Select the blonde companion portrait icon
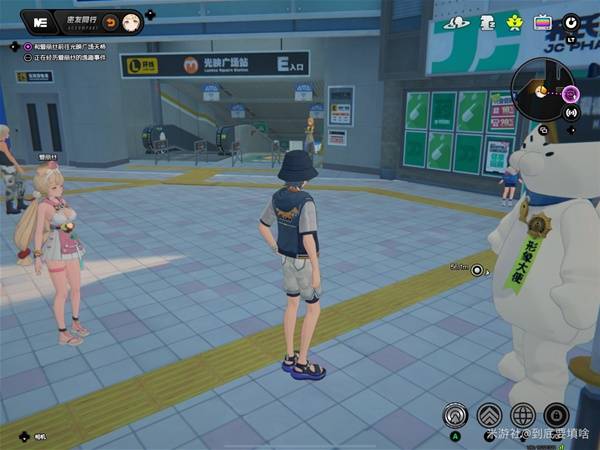This screenshot has width=600, height=450. [130, 22]
